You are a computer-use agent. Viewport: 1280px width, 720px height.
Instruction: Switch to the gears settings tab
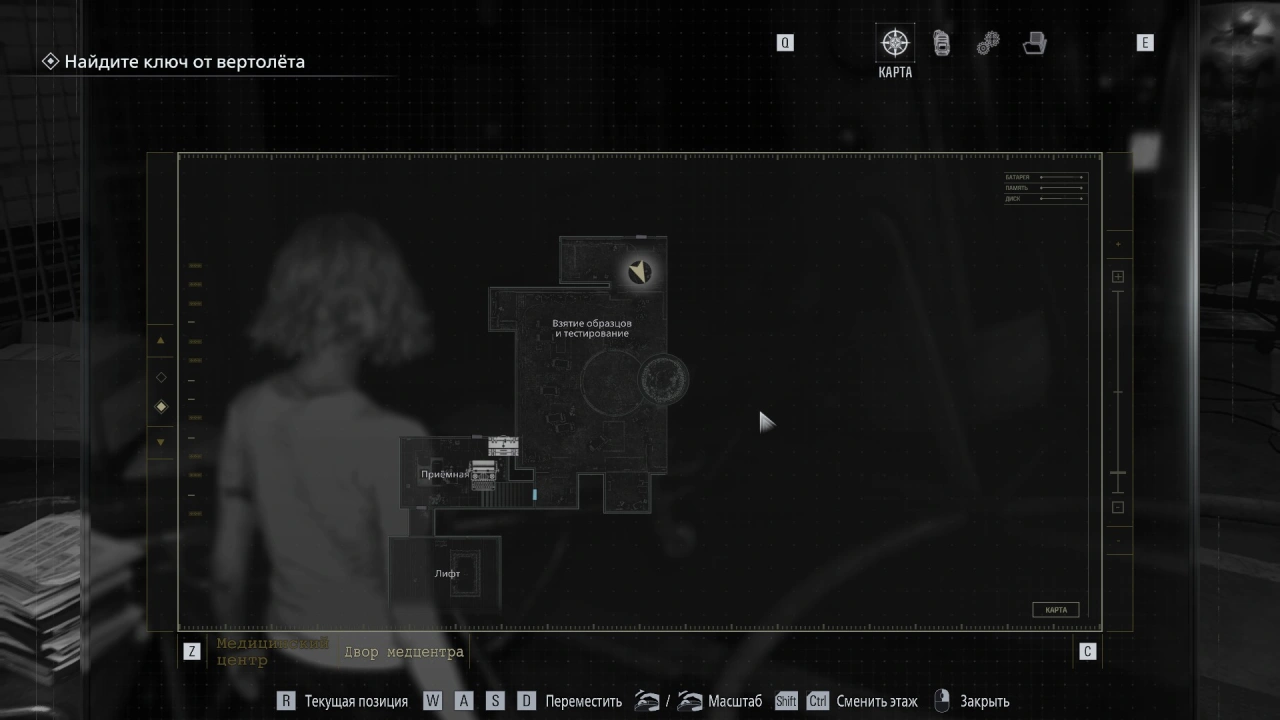click(x=988, y=43)
